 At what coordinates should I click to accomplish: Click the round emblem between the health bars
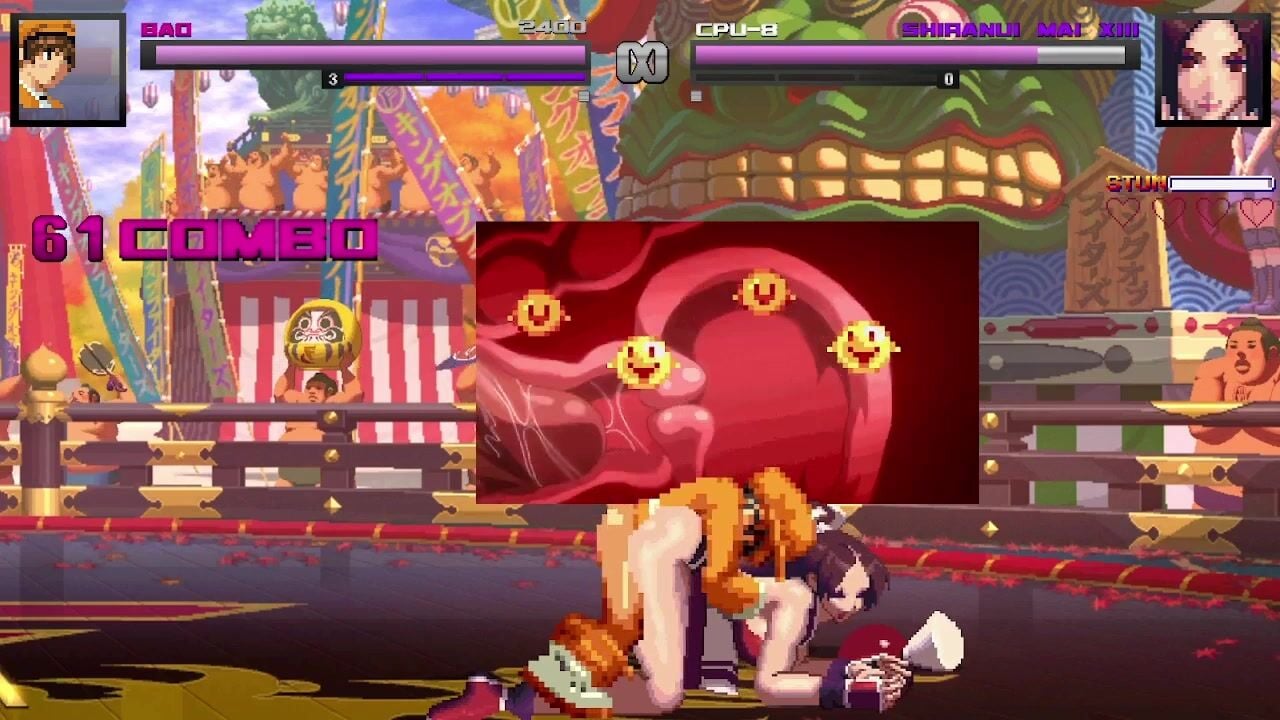click(x=640, y=60)
